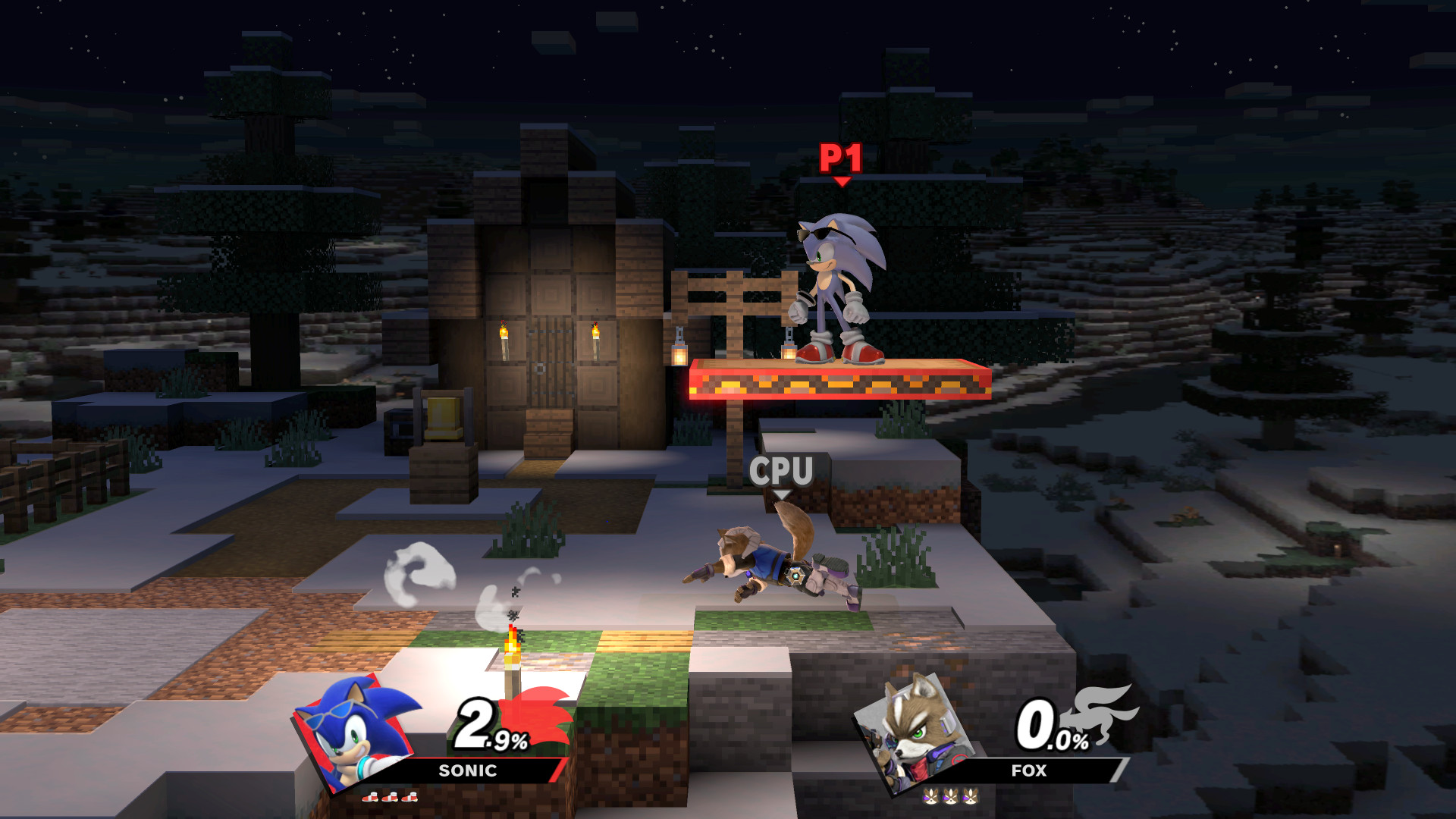Screen dimensions: 1456x819
Task: Click the middle Fox head stock icon
Action: (x=950, y=797)
